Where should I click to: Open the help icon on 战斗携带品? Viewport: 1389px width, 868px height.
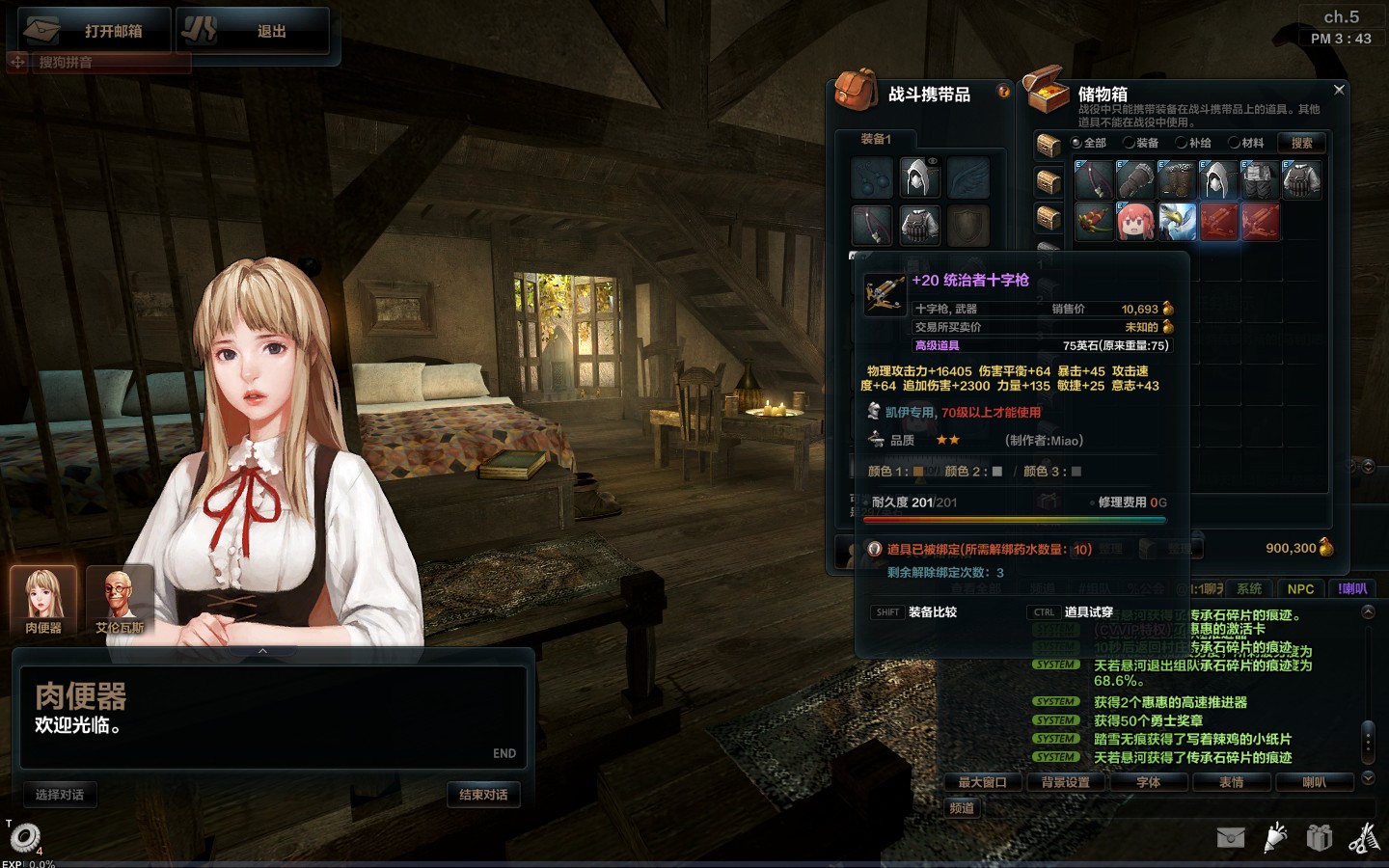click(1003, 92)
